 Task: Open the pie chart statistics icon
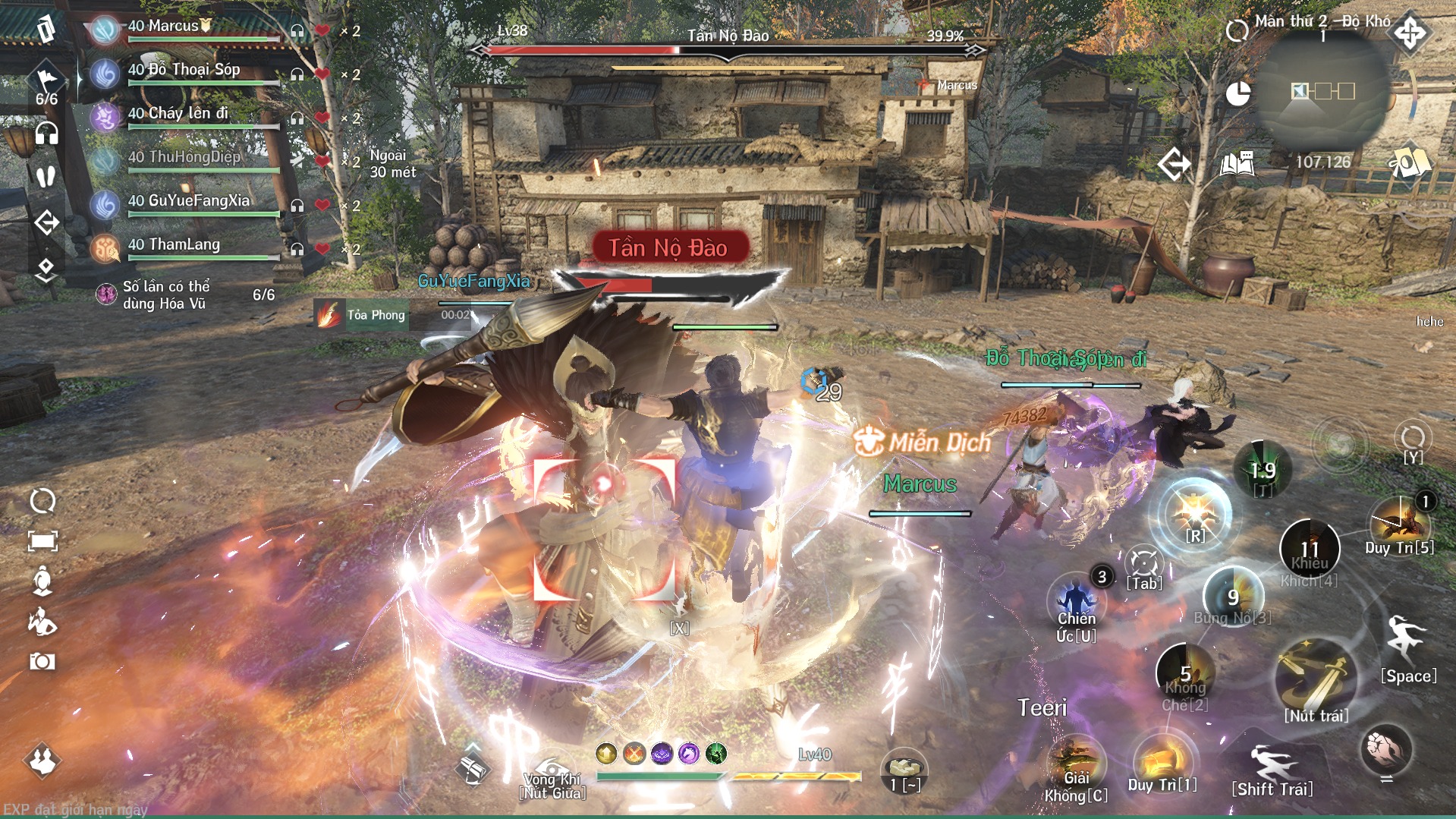(x=1238, y=94)
